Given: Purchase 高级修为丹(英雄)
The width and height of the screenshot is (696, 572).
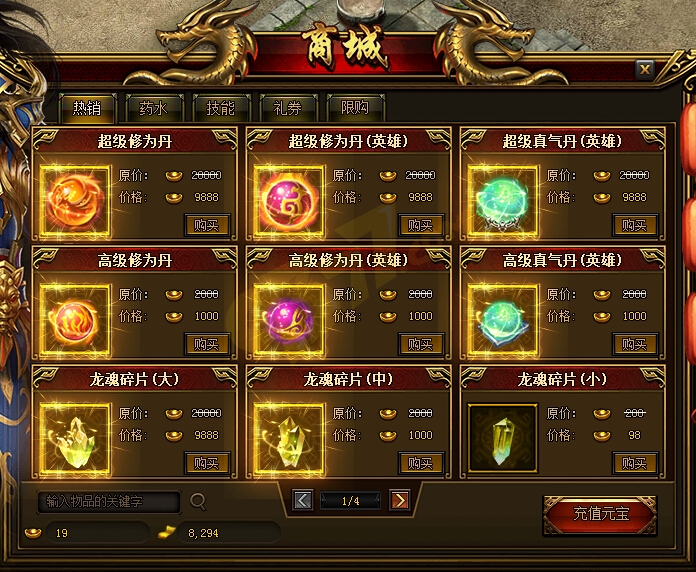Looking at the screenshot, I should [421, 344].
